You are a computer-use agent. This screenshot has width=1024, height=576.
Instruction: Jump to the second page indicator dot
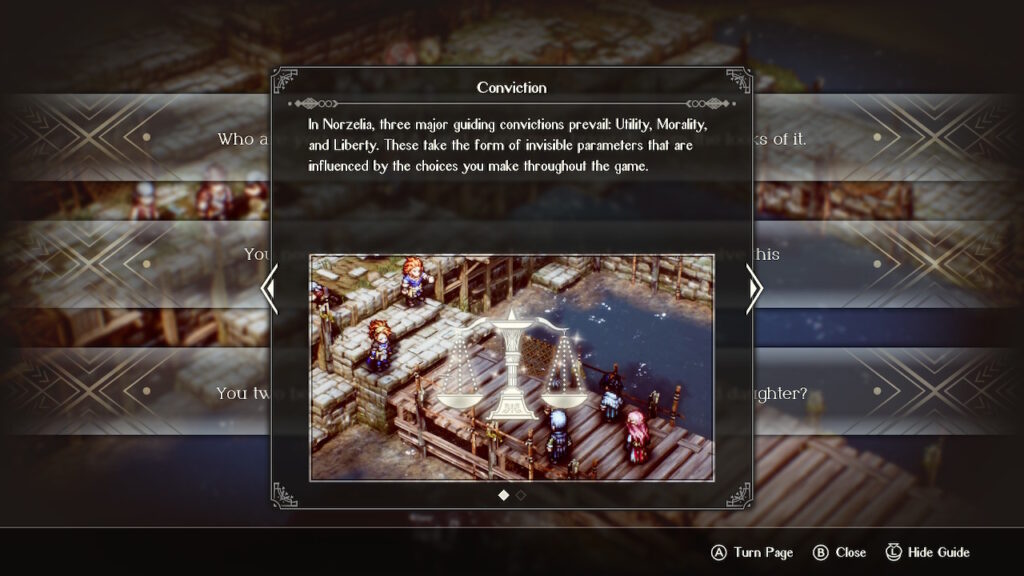521,495
